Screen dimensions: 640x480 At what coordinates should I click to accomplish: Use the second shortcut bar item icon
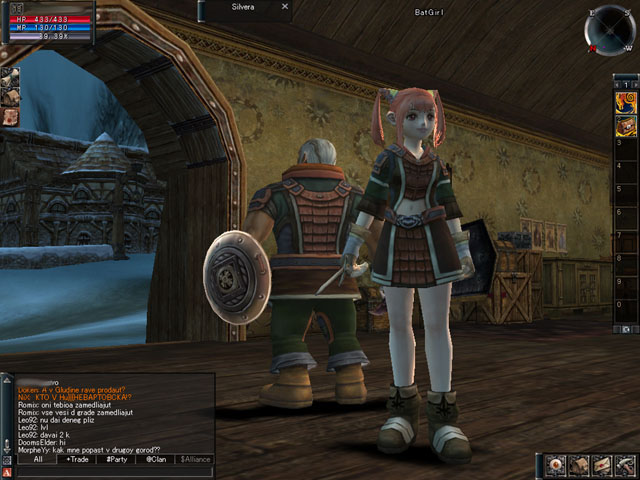click(625, 125)
